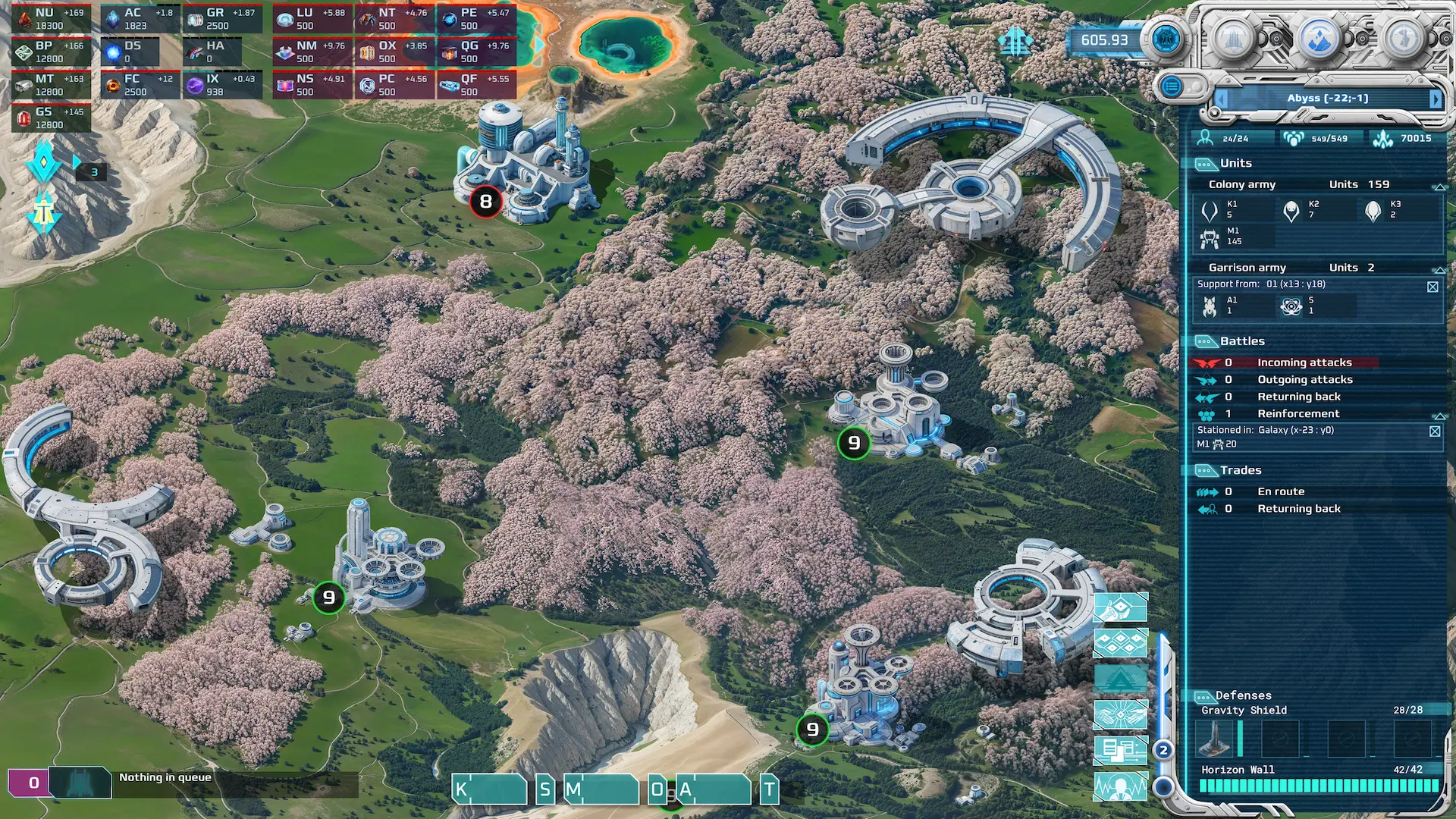
Task: Collapse the Colony army list with its chevron
Action: tap(1439, 188)
